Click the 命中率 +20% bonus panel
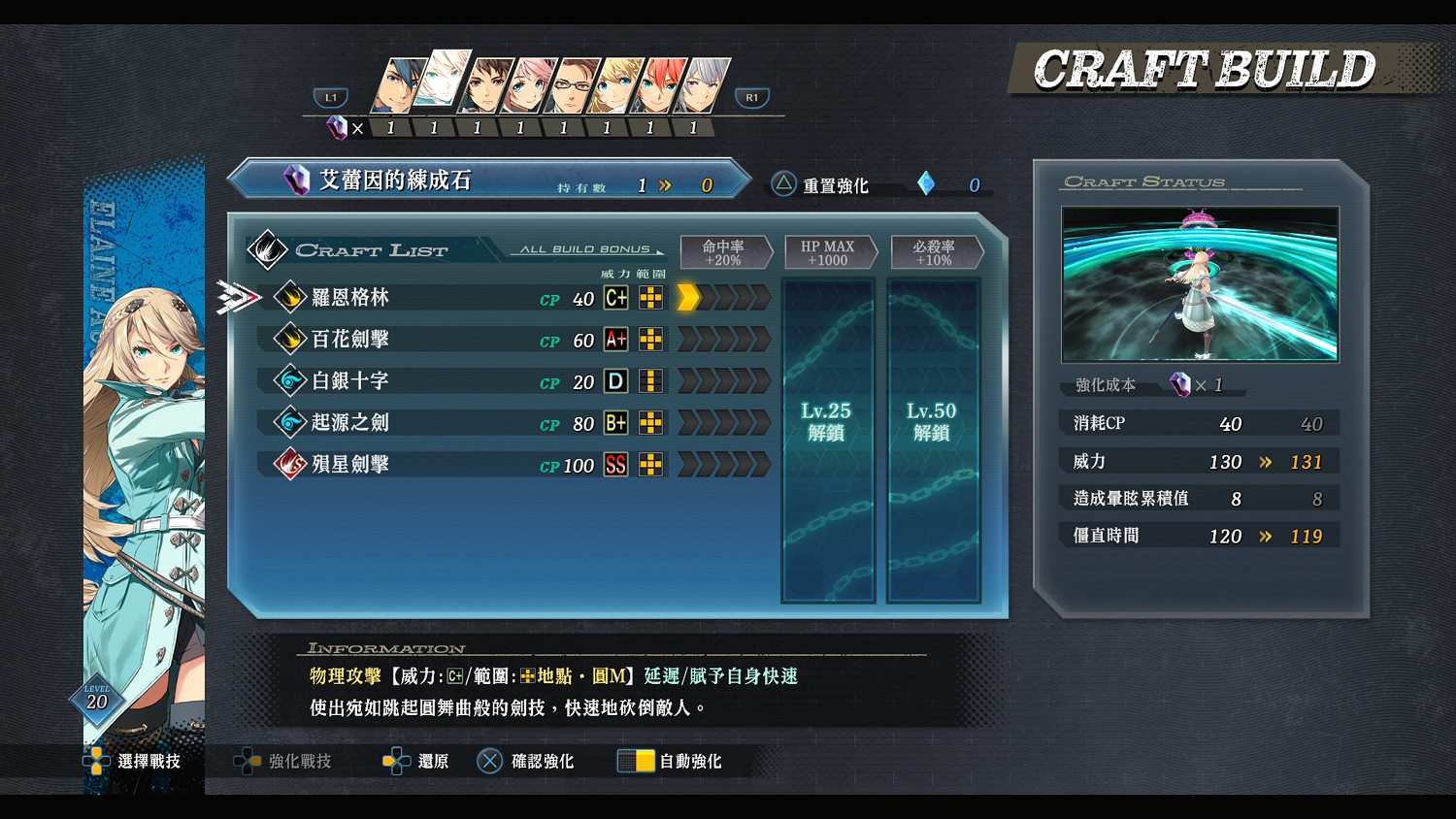 (x=726, y=252)
